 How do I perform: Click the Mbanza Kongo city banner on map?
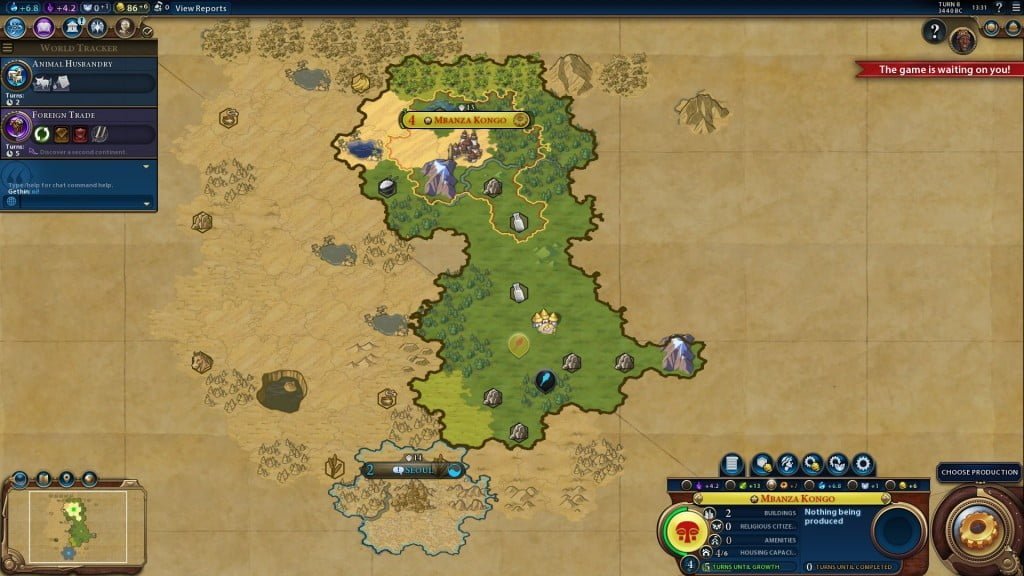pos(466,120)
